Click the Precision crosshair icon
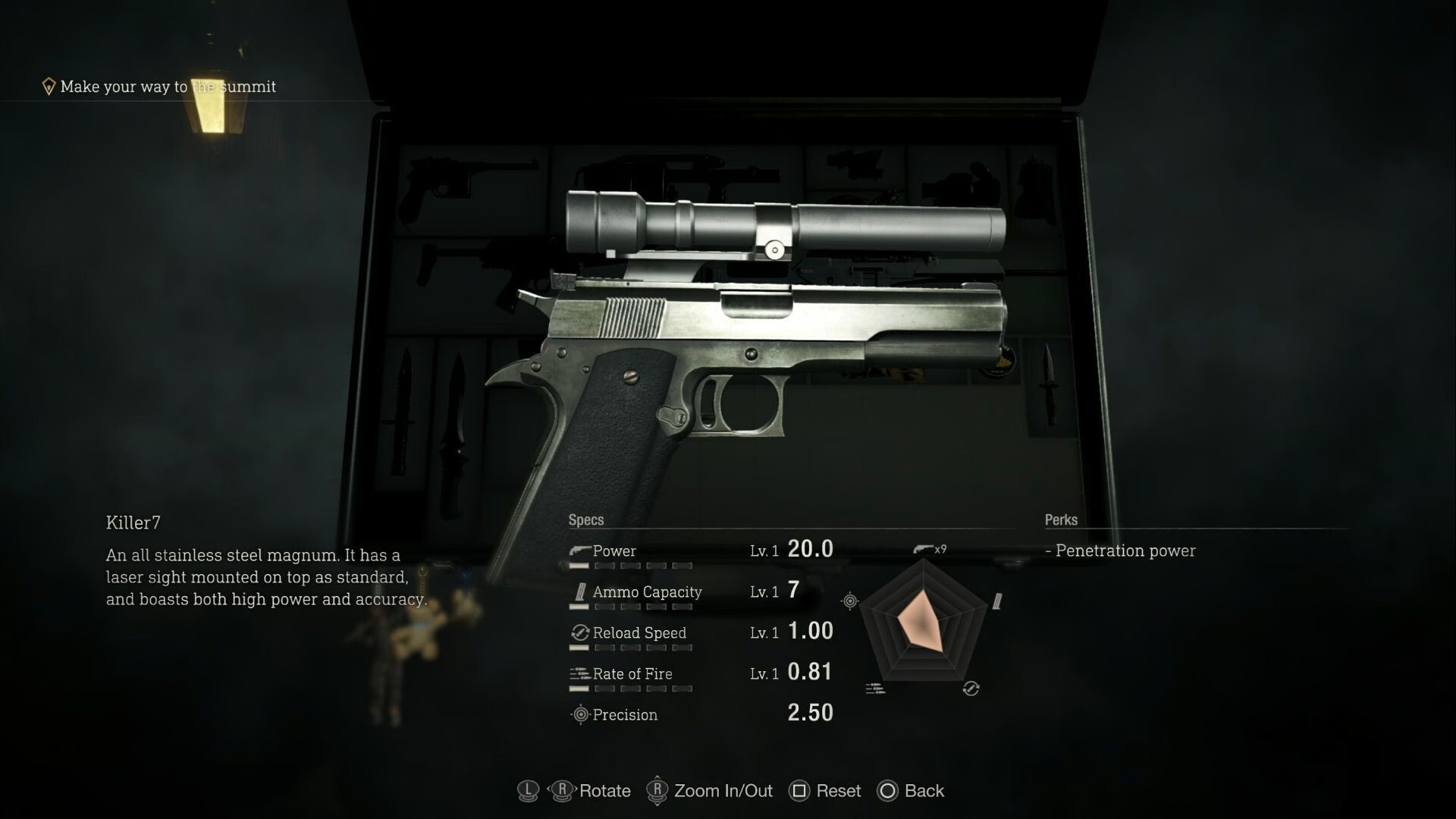Viewport: 1456px width, 819px height. (x=579, y=714)
